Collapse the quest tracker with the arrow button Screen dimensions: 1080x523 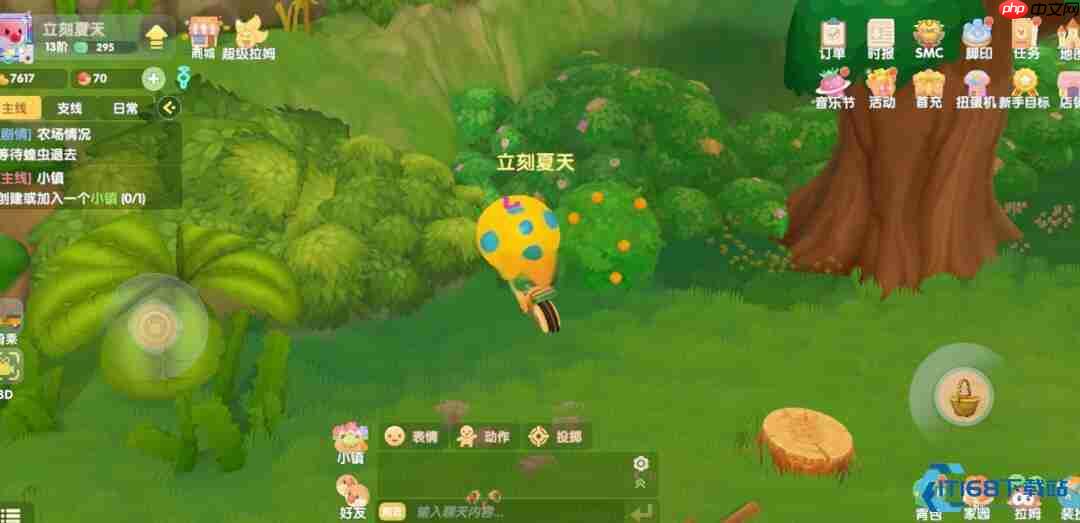pyautogui.click(x=169, y=108)
